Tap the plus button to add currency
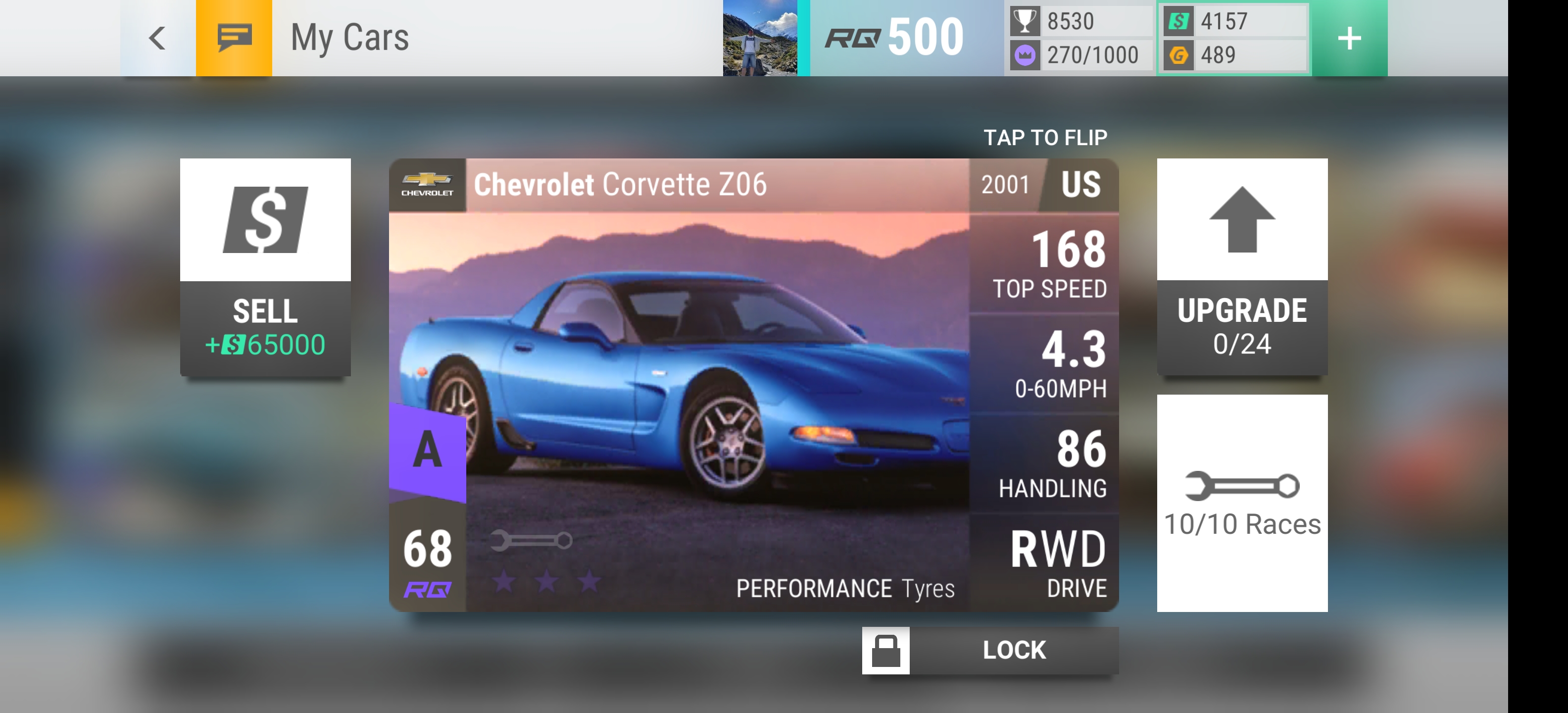Screen dimensions: 1568x713 tap(1350, 38)
